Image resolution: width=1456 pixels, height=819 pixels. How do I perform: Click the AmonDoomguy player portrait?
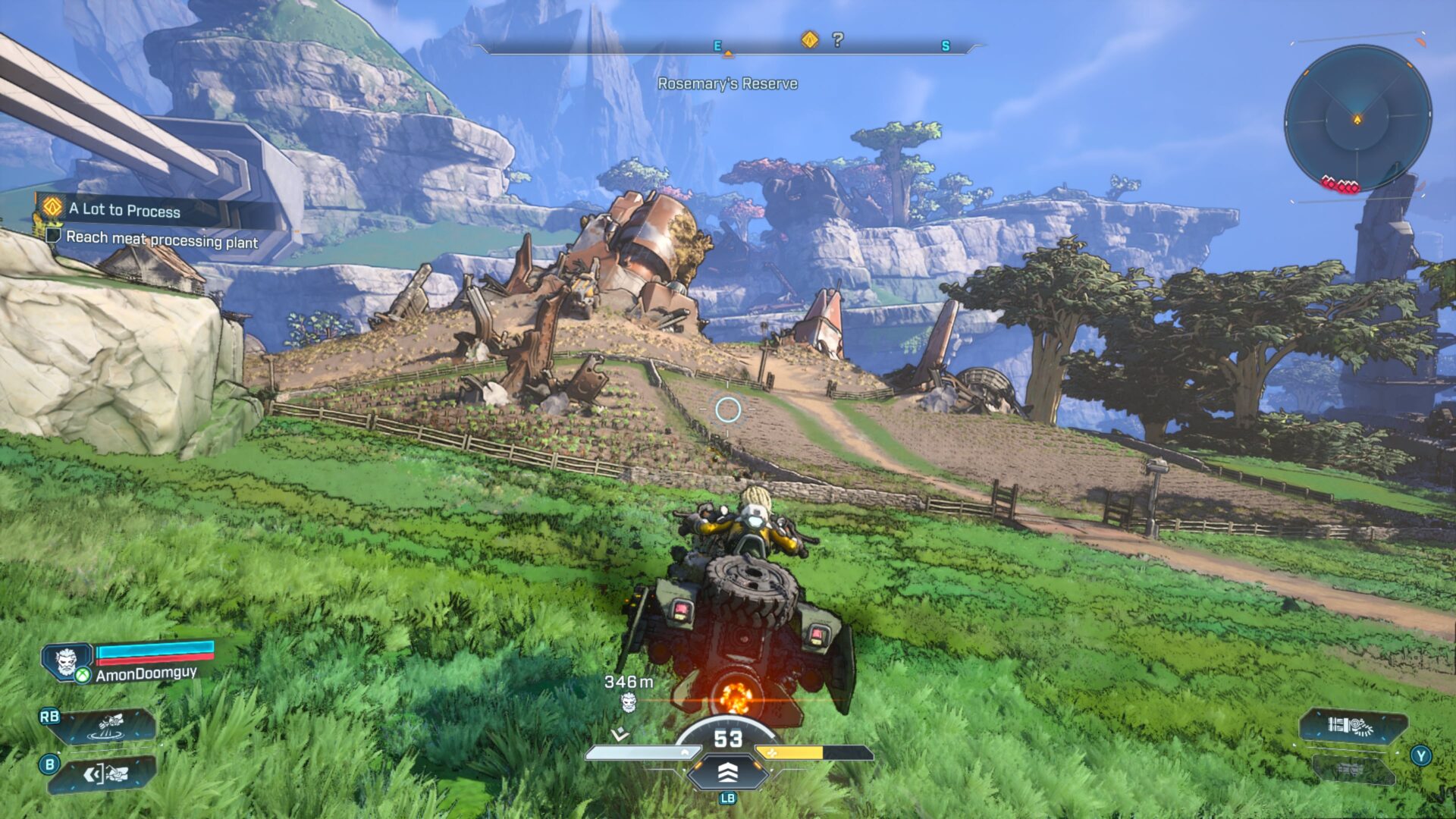coord(67,661)
